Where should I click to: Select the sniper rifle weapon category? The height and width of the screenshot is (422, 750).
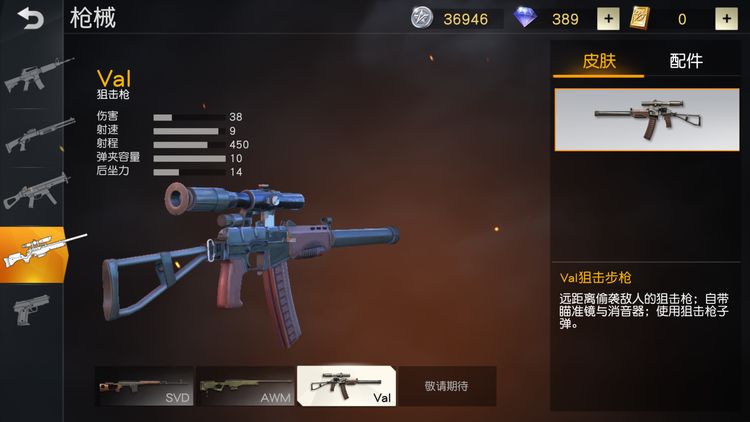click(x=33, y=253)
